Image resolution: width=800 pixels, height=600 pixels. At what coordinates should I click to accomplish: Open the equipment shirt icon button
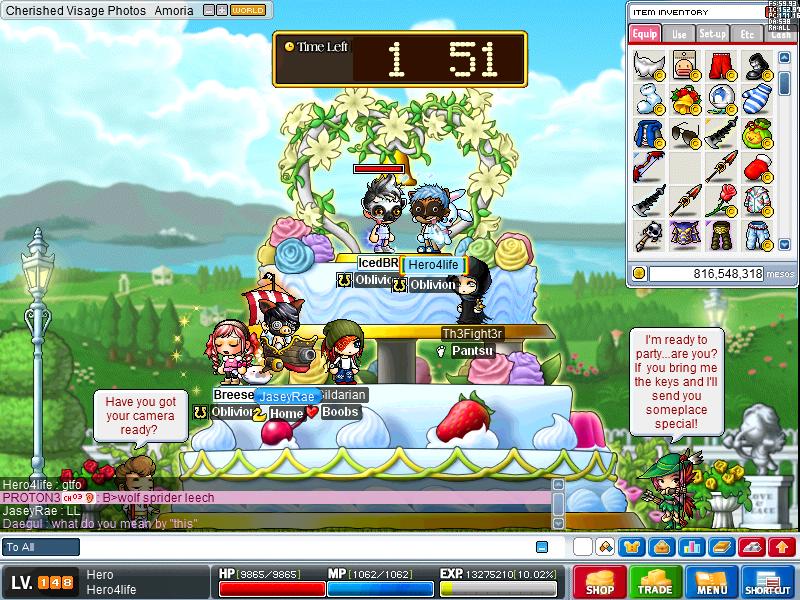[x=631, y=547]
